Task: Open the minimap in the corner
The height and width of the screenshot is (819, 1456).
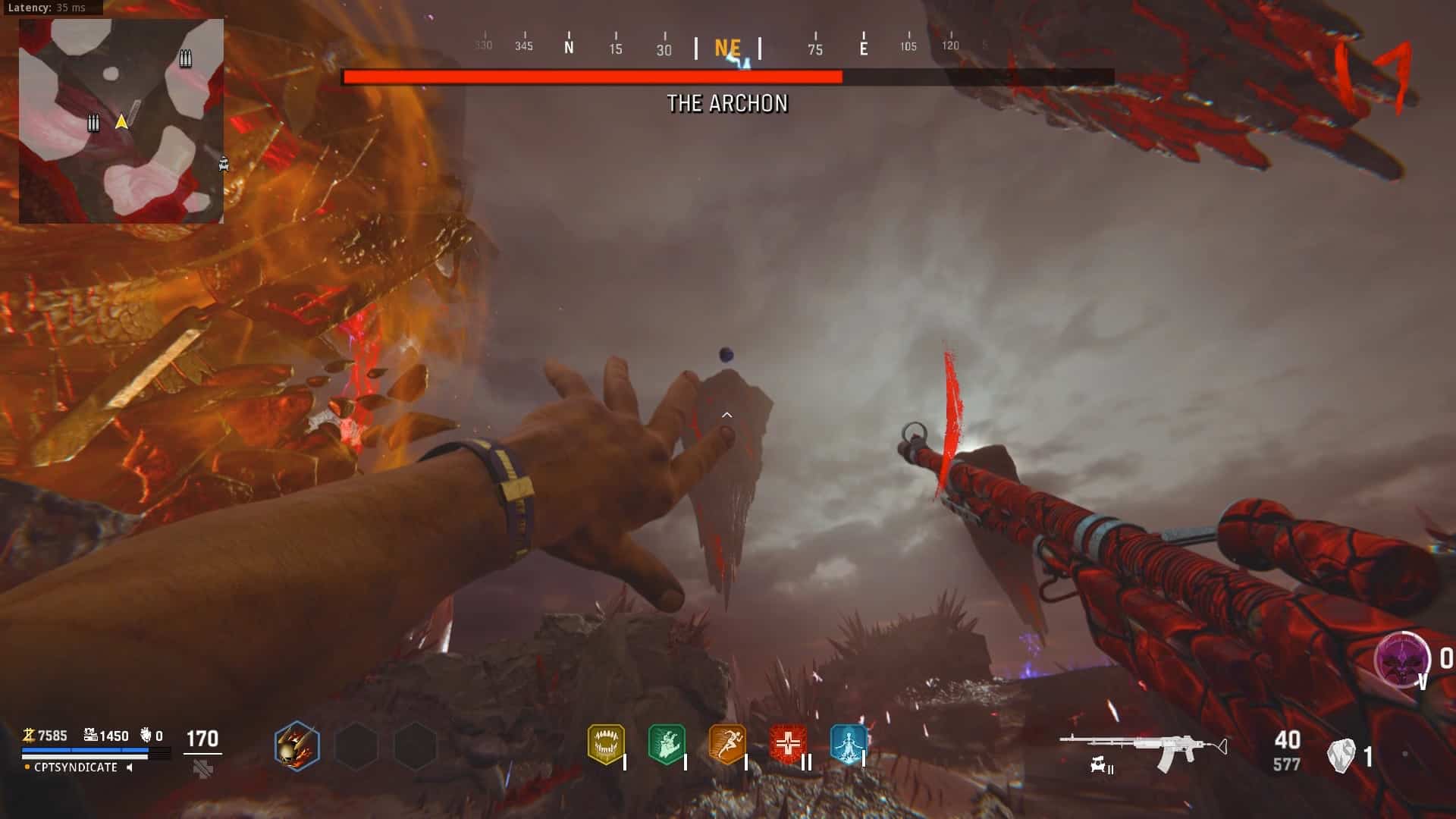Action: pos(121,121)
